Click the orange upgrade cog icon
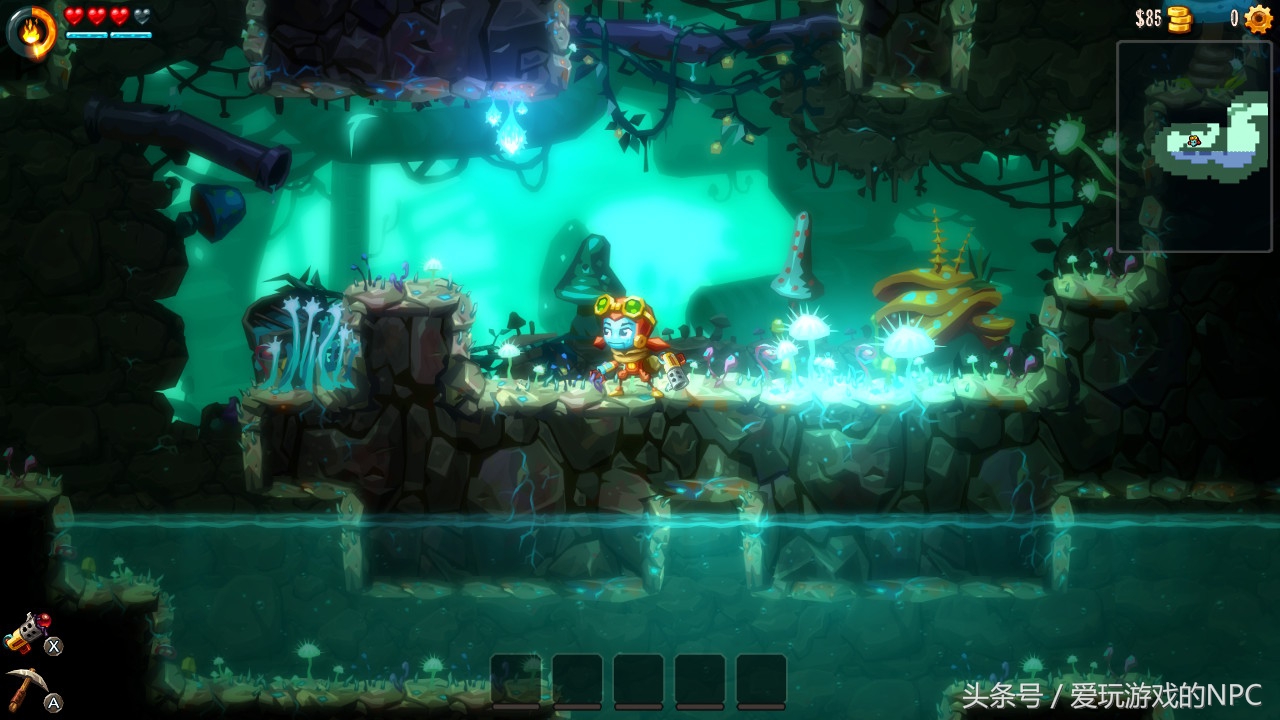This screenshot has width=1280, height=720. point(1258,19)
